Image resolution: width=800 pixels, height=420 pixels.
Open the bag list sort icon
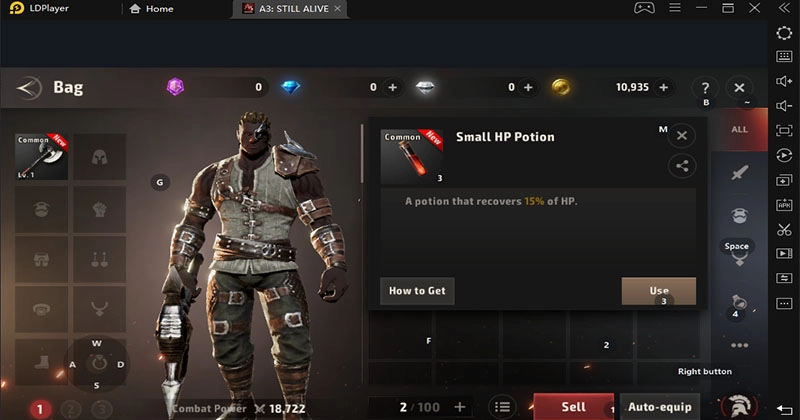click(x=502, y=407)
